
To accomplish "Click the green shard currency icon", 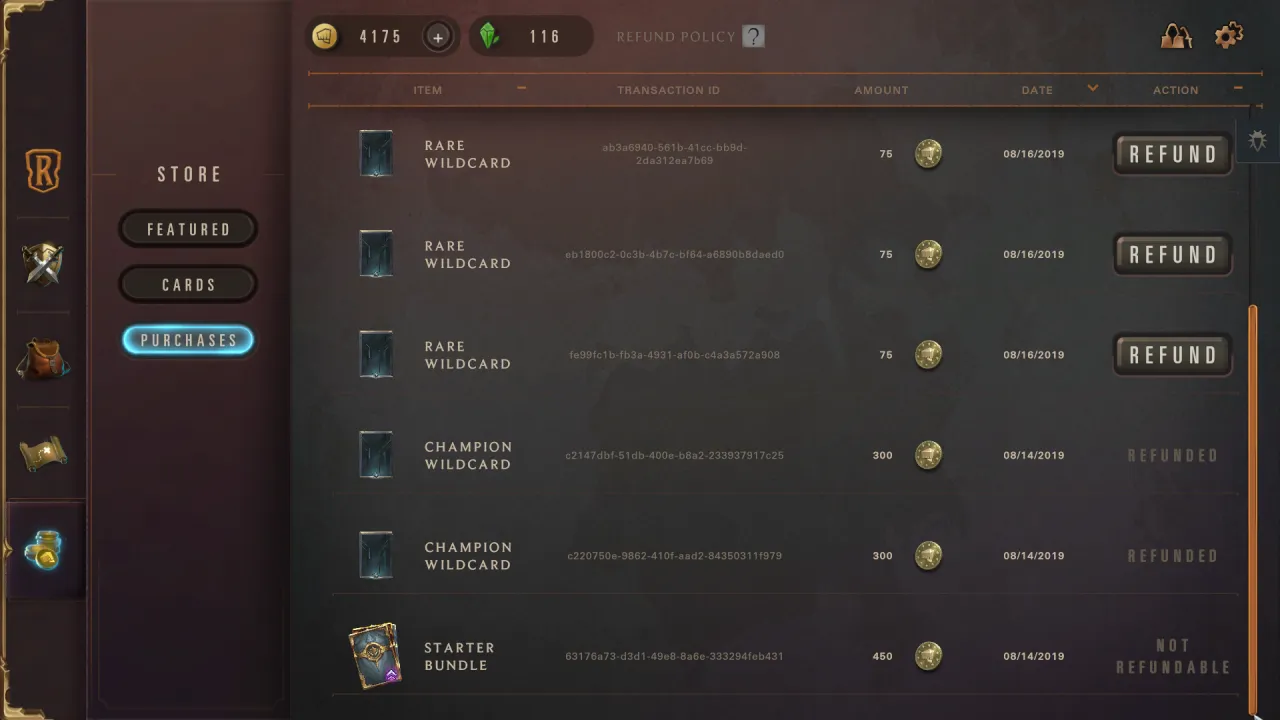I will click(x=491, y=35).
